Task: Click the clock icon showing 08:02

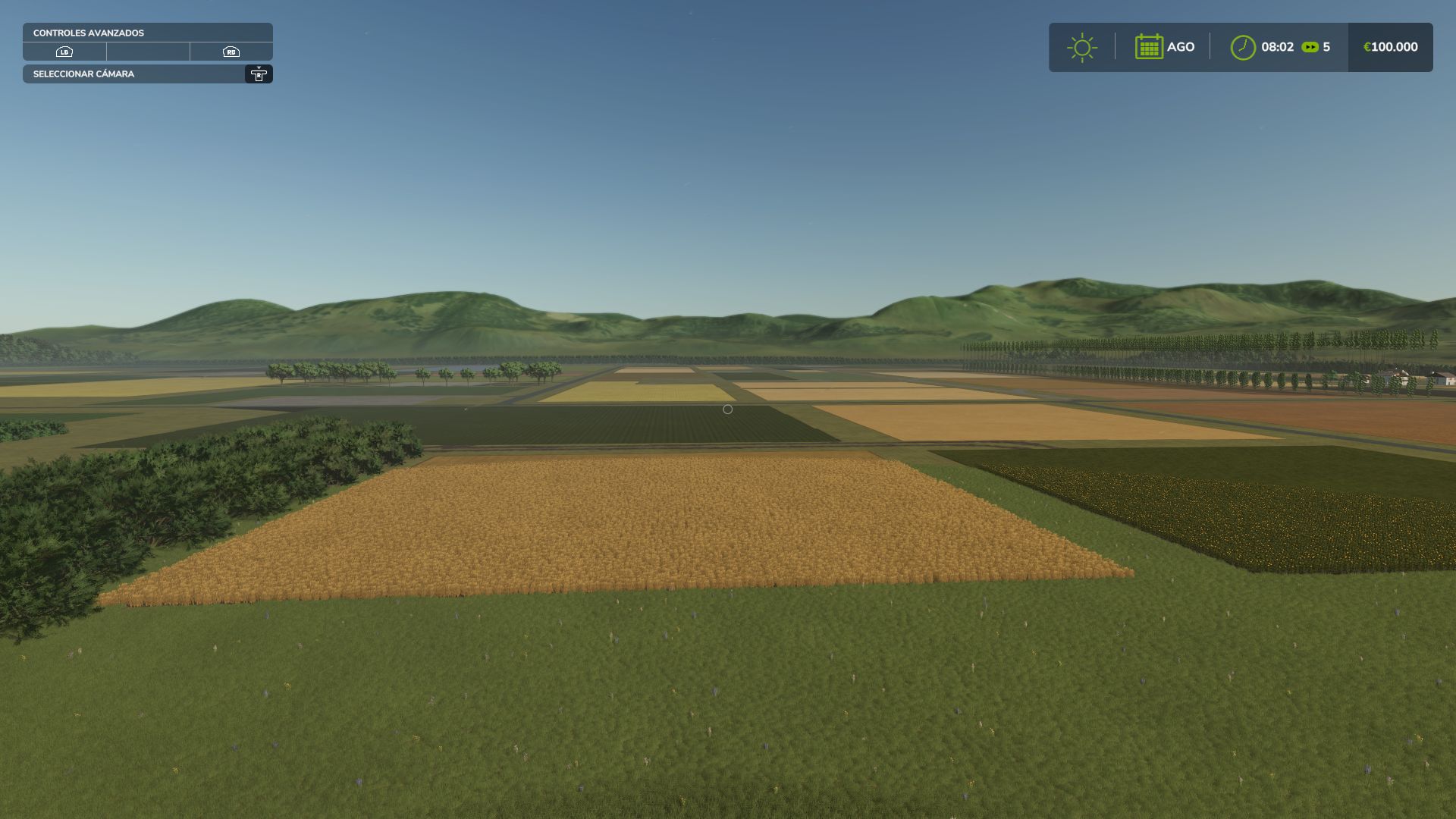Action: pyautogui.click(x=1242, y=46)
